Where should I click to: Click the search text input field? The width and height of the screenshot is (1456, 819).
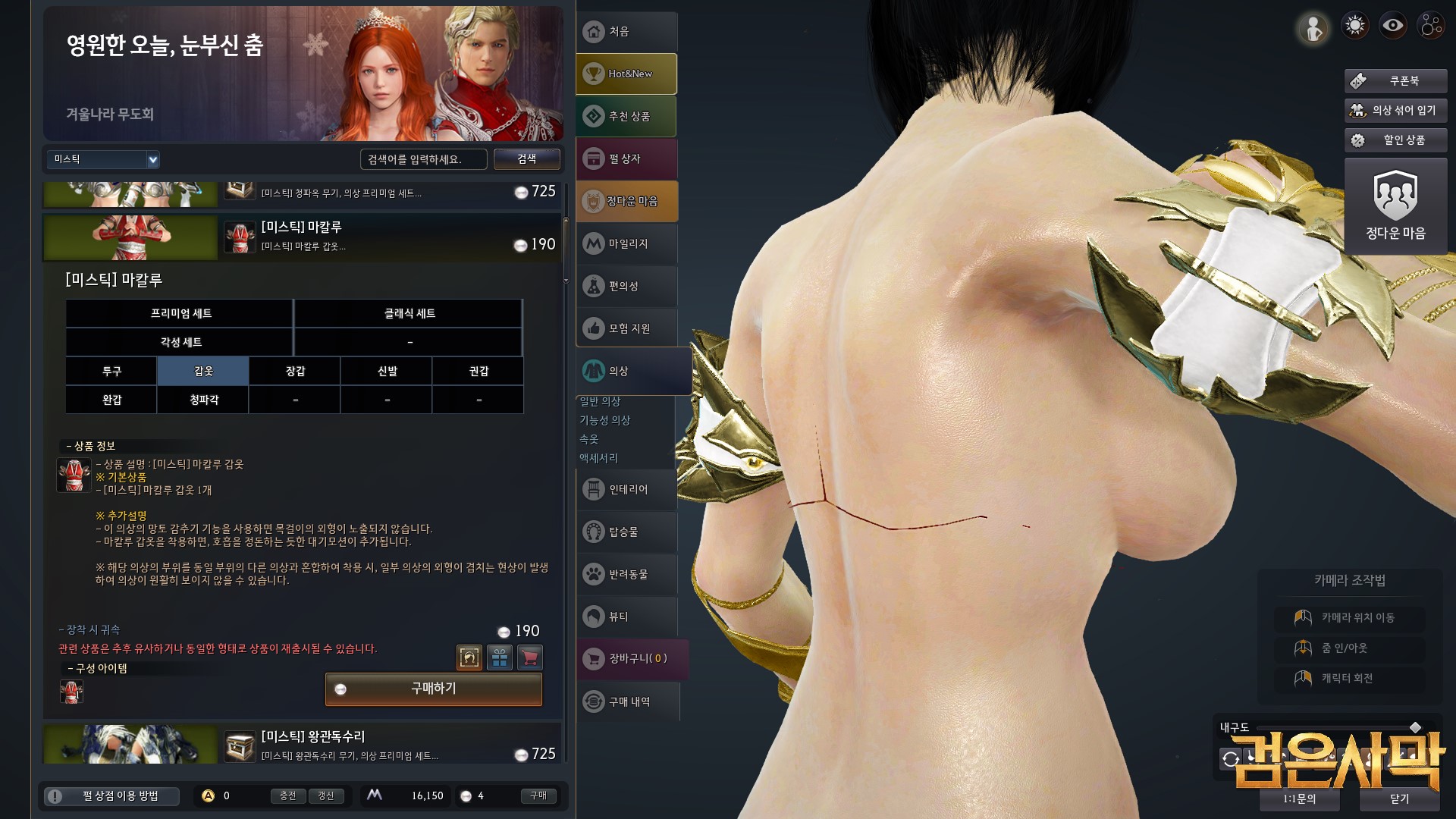(x=423, y=159)
